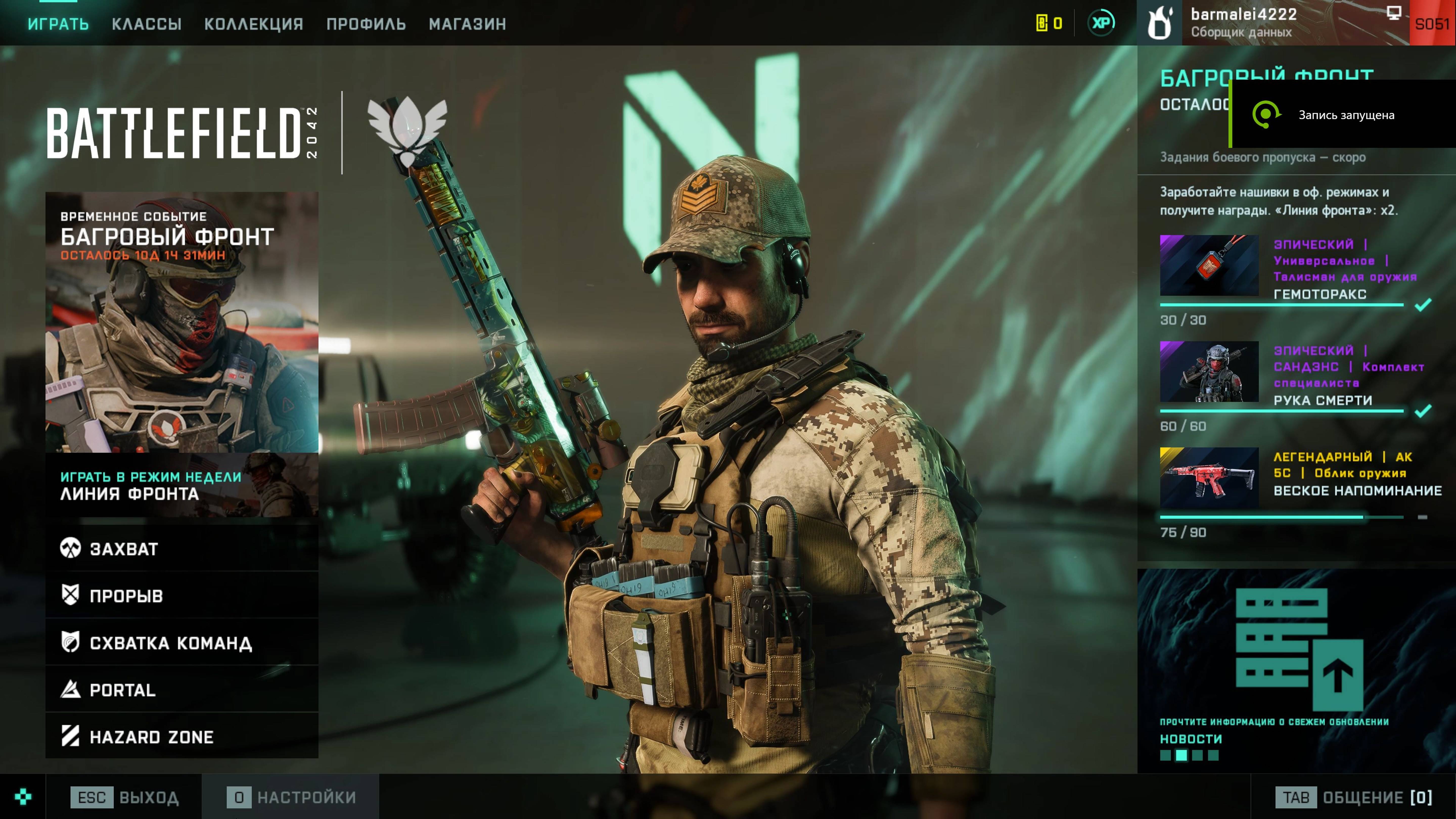Screen dimensions: 1456x819
Task: Open НАСТРОЙКИ settings
Action: click(x=292, y=797)
